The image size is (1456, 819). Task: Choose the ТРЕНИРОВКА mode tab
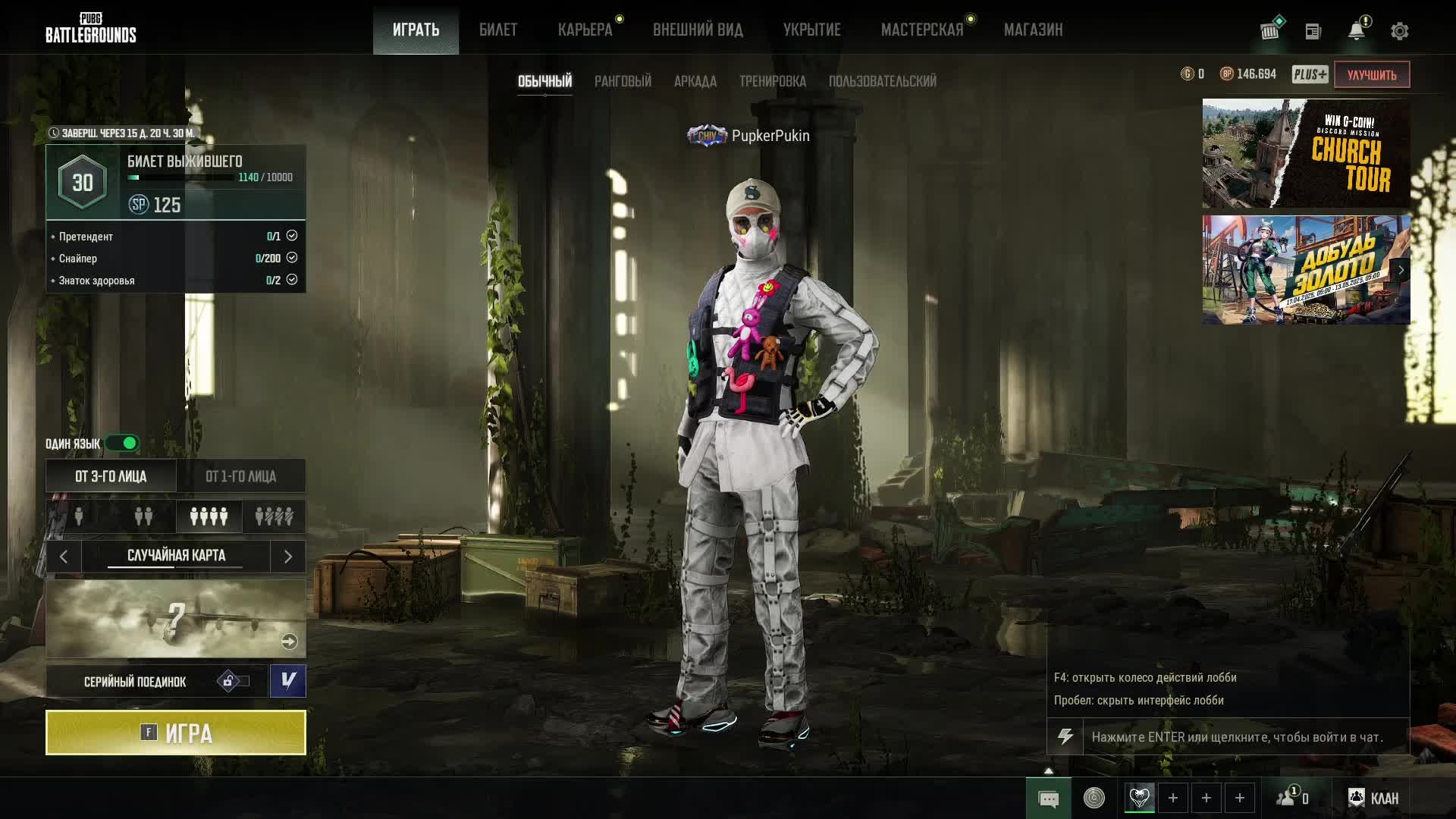(x=772, y=81)
